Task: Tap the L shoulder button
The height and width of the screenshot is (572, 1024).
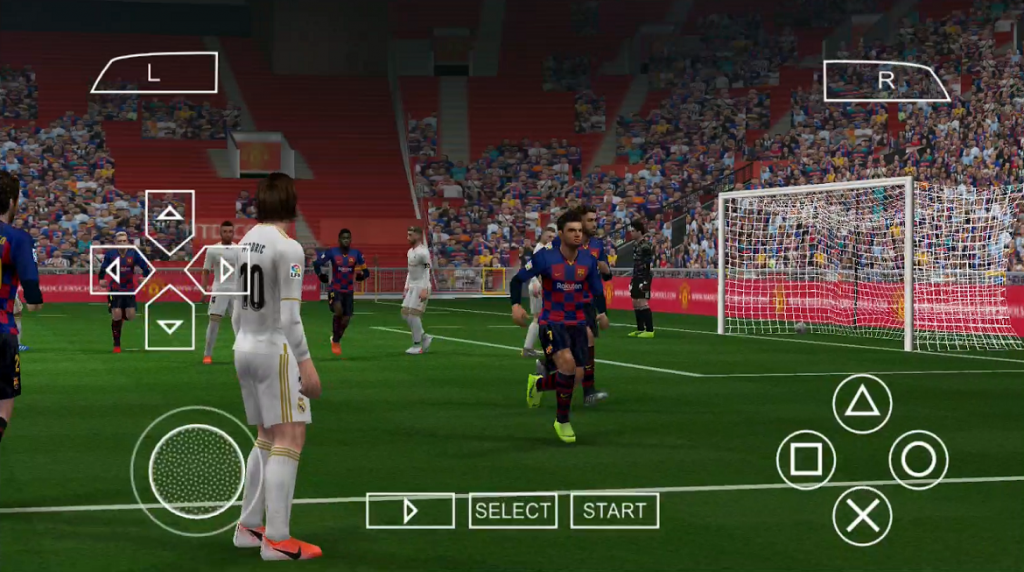Action: pyautogui.click(x=154, y=73)
